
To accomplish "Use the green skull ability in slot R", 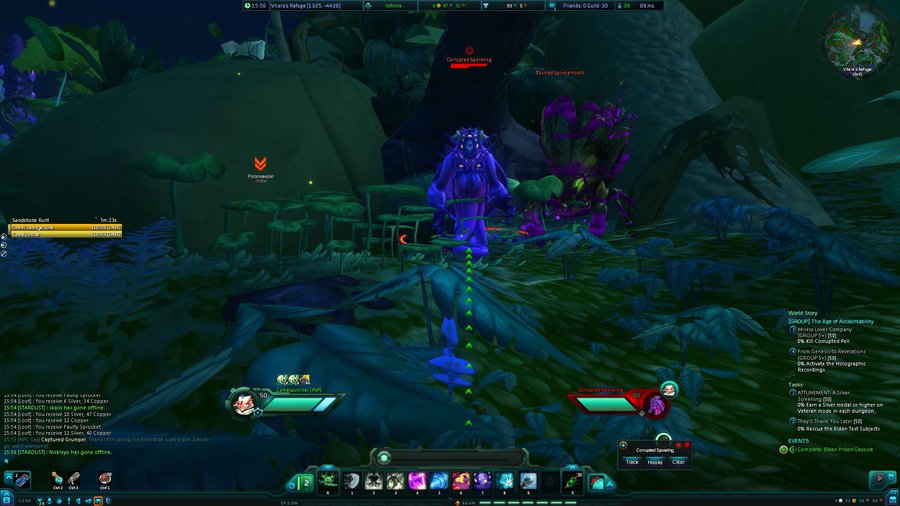I will pos(327,481).
